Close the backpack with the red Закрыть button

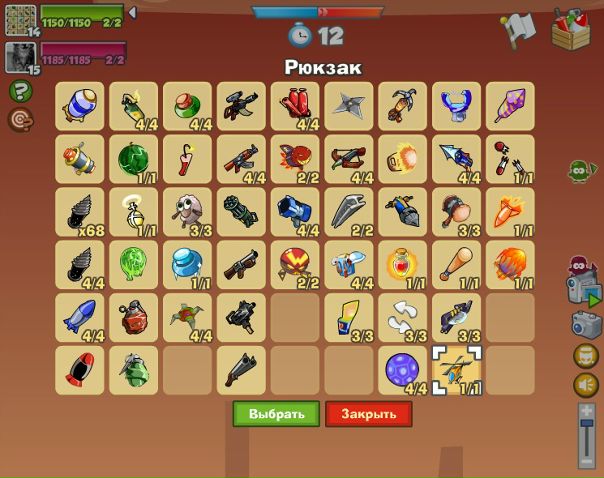pyautogui.click(x=368, y=413)
